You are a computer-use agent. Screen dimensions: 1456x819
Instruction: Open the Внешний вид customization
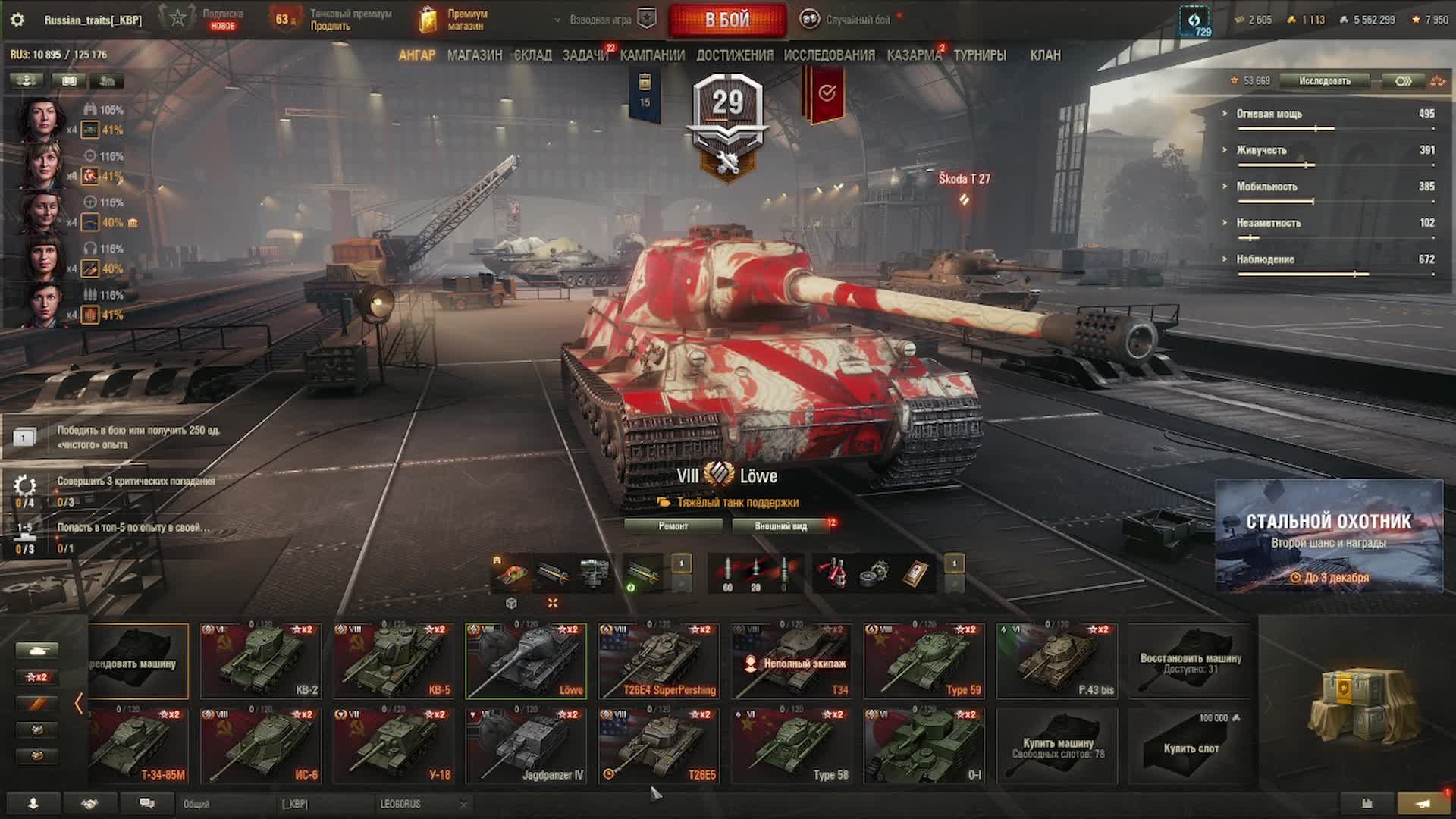[781, 526]
